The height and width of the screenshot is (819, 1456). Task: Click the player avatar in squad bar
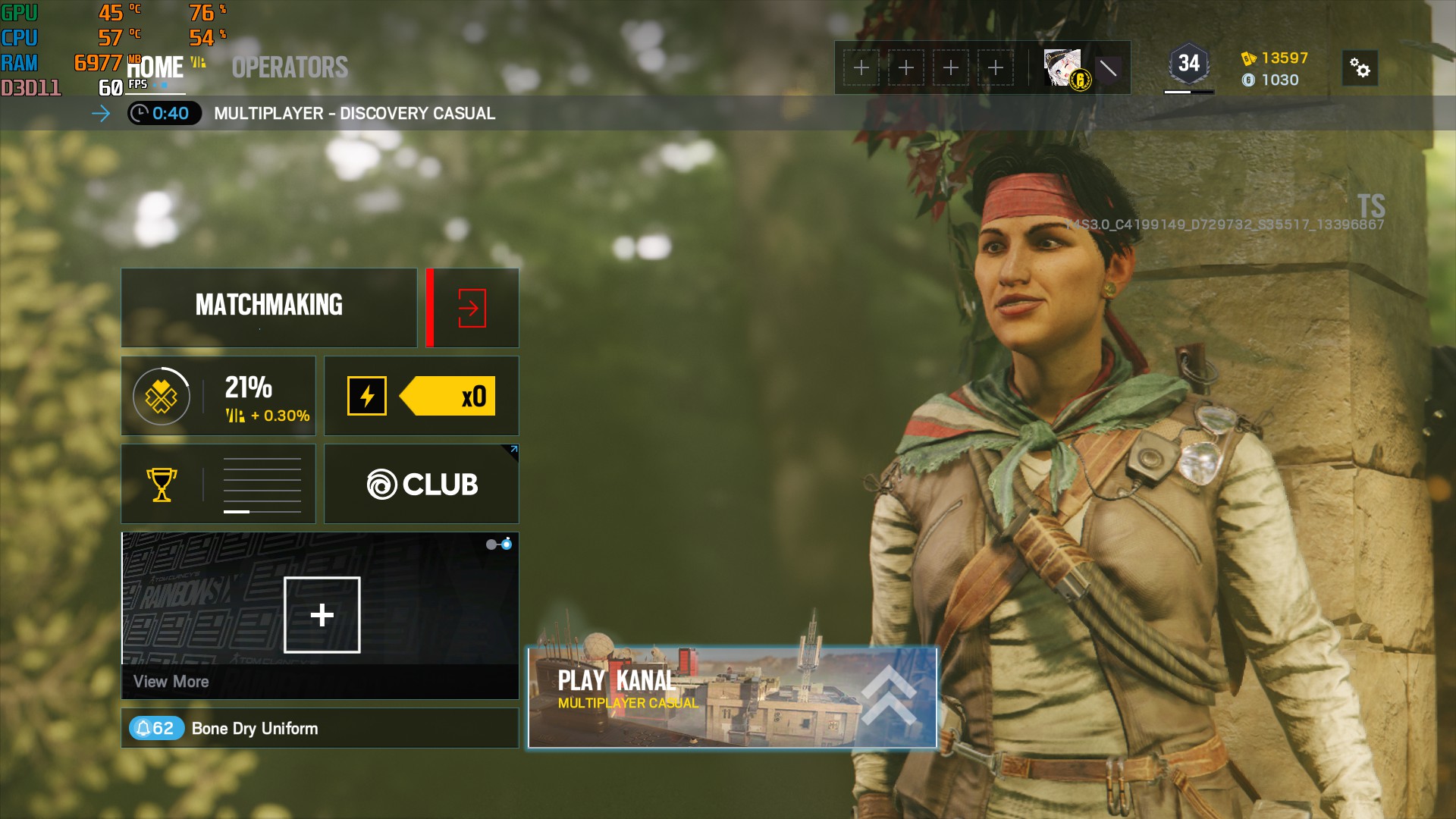tap(1066, 68)
